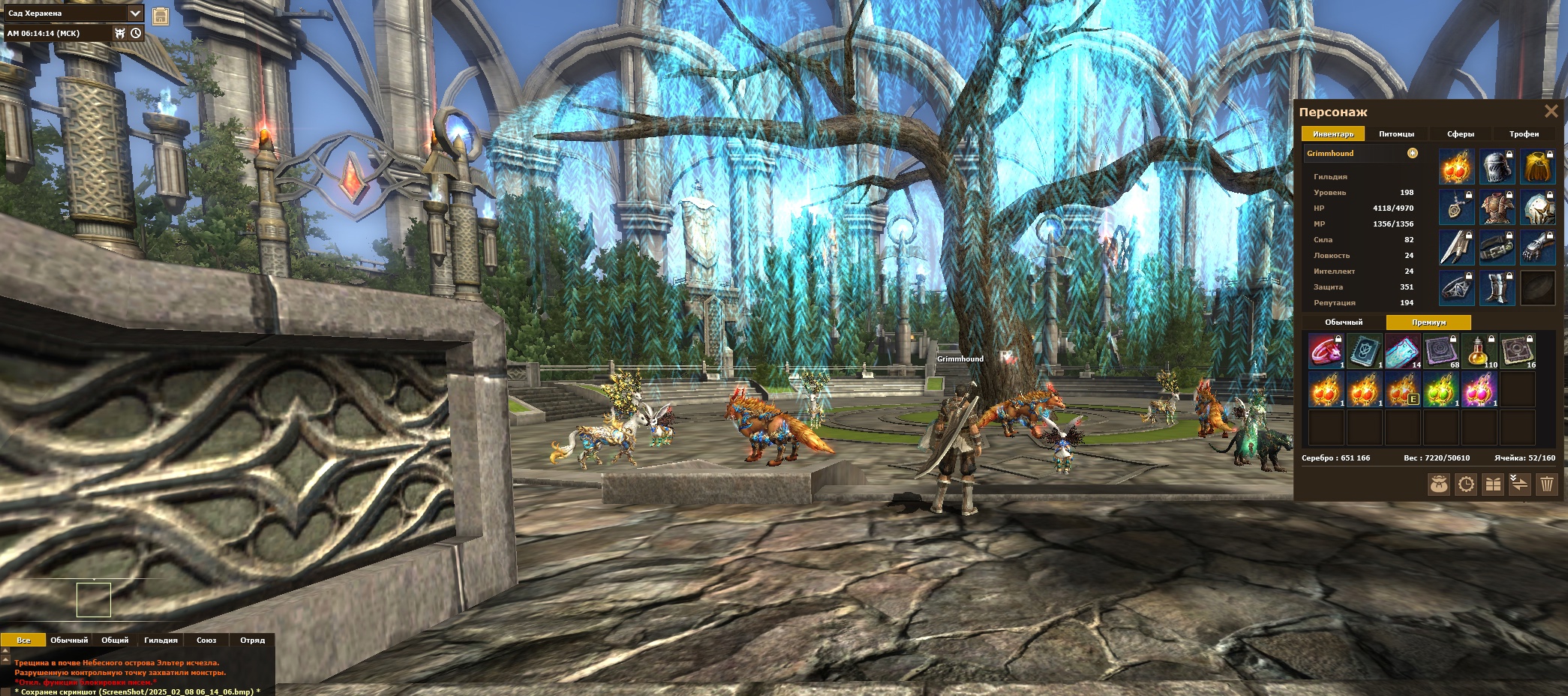Select the equipped knight helmet slot
The height and width of the screenshot is (696, 1568).
click(x=1497, y=166)
